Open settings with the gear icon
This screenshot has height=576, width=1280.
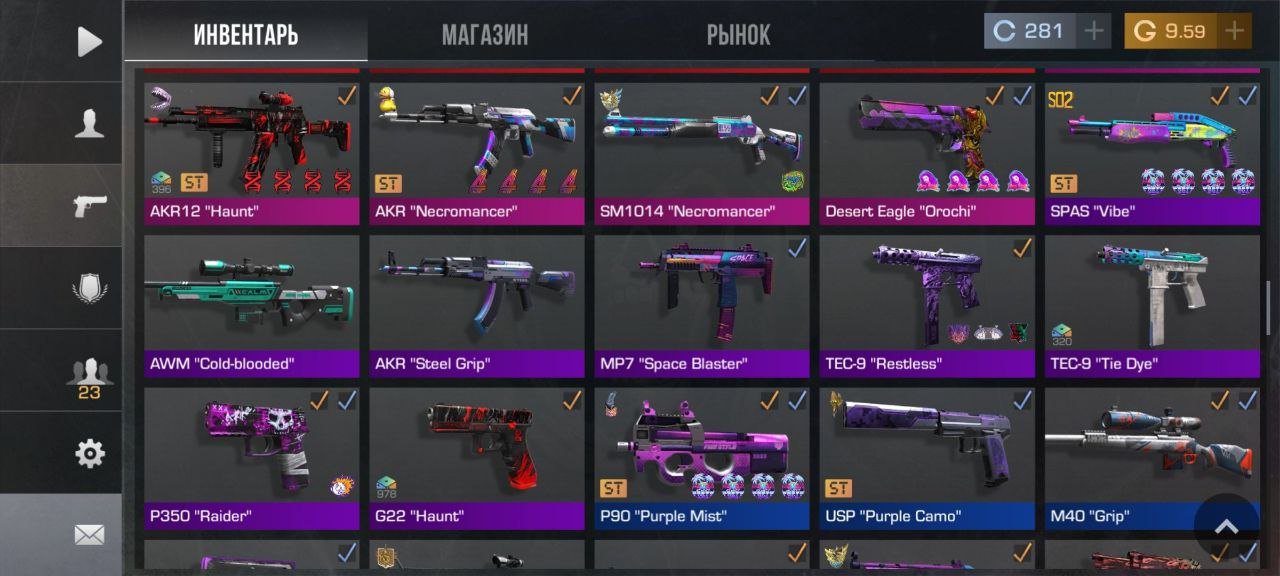pos(89,454)
